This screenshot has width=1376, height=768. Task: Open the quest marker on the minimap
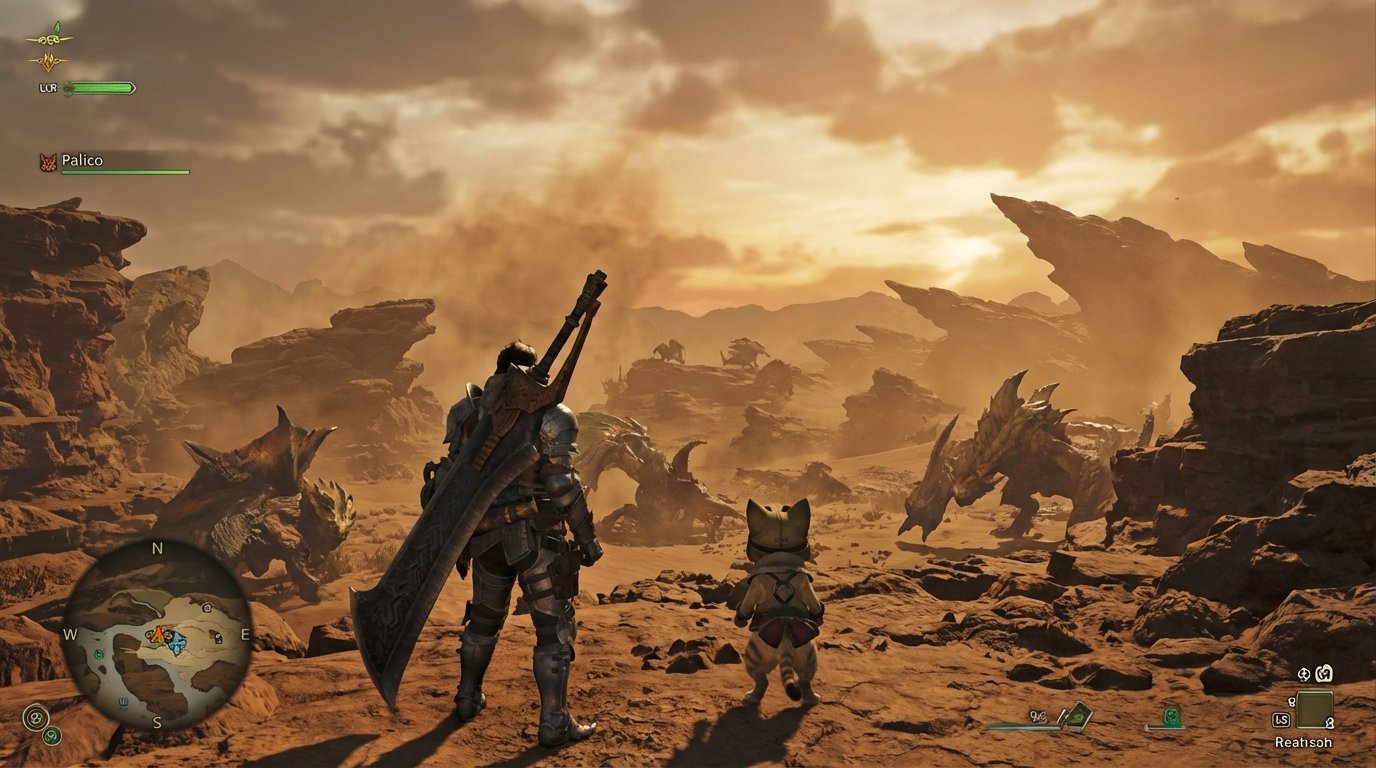pos(168,635)
